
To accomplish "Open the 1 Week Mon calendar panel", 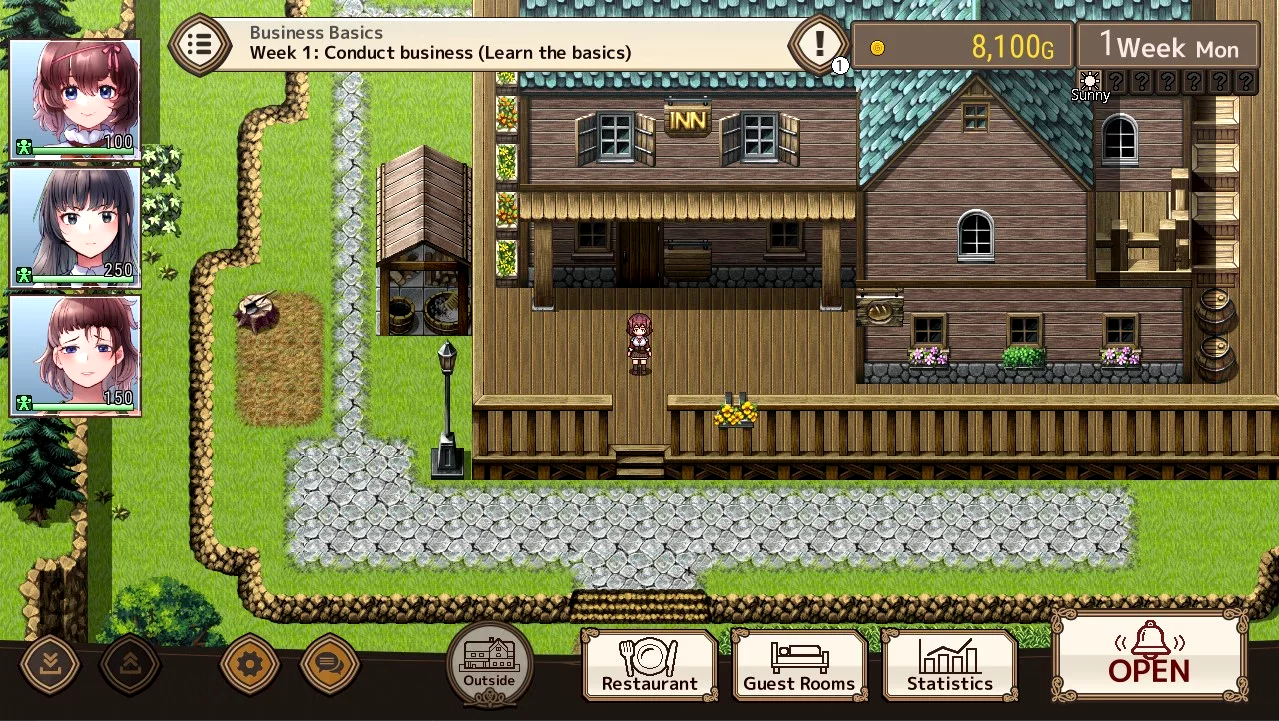I will coord(1168,46).
